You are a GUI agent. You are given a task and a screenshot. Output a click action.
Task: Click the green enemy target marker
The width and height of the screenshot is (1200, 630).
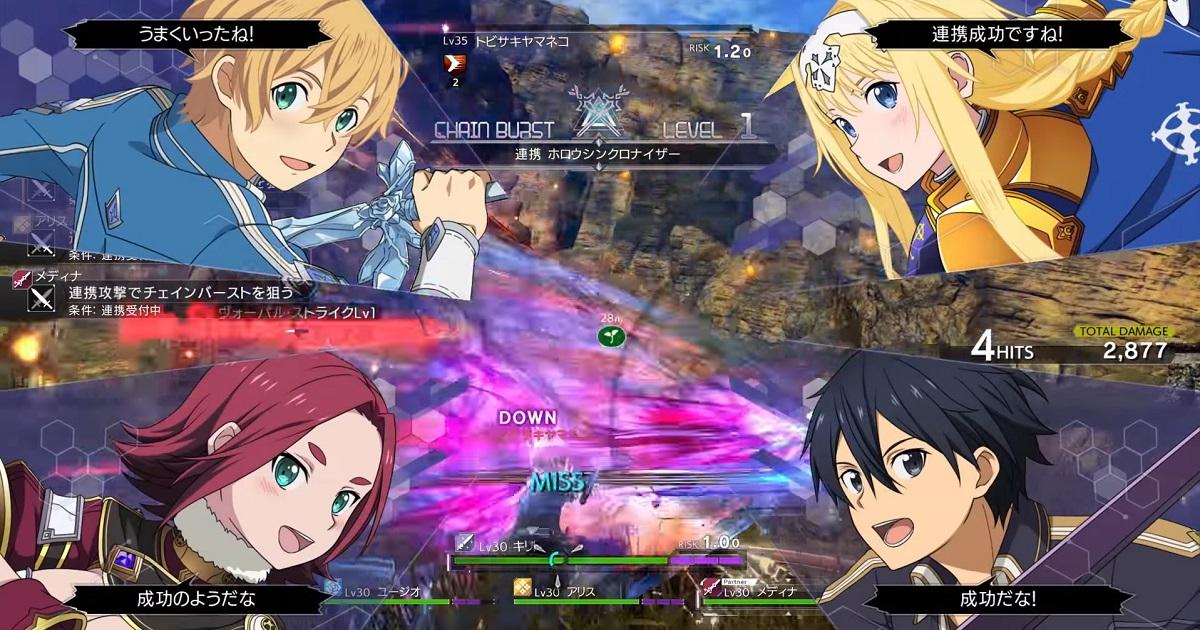point(607,338)
